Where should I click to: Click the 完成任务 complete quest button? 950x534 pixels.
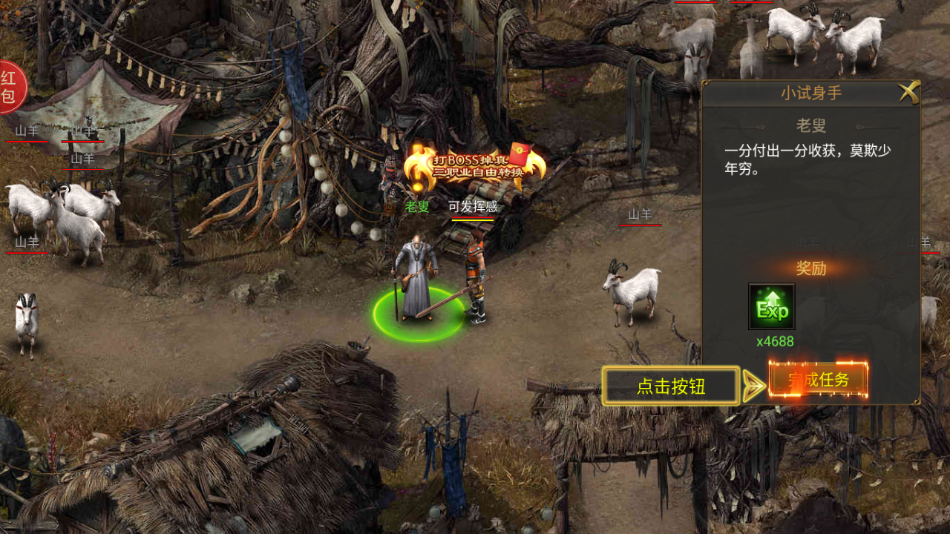pos(818,380)
